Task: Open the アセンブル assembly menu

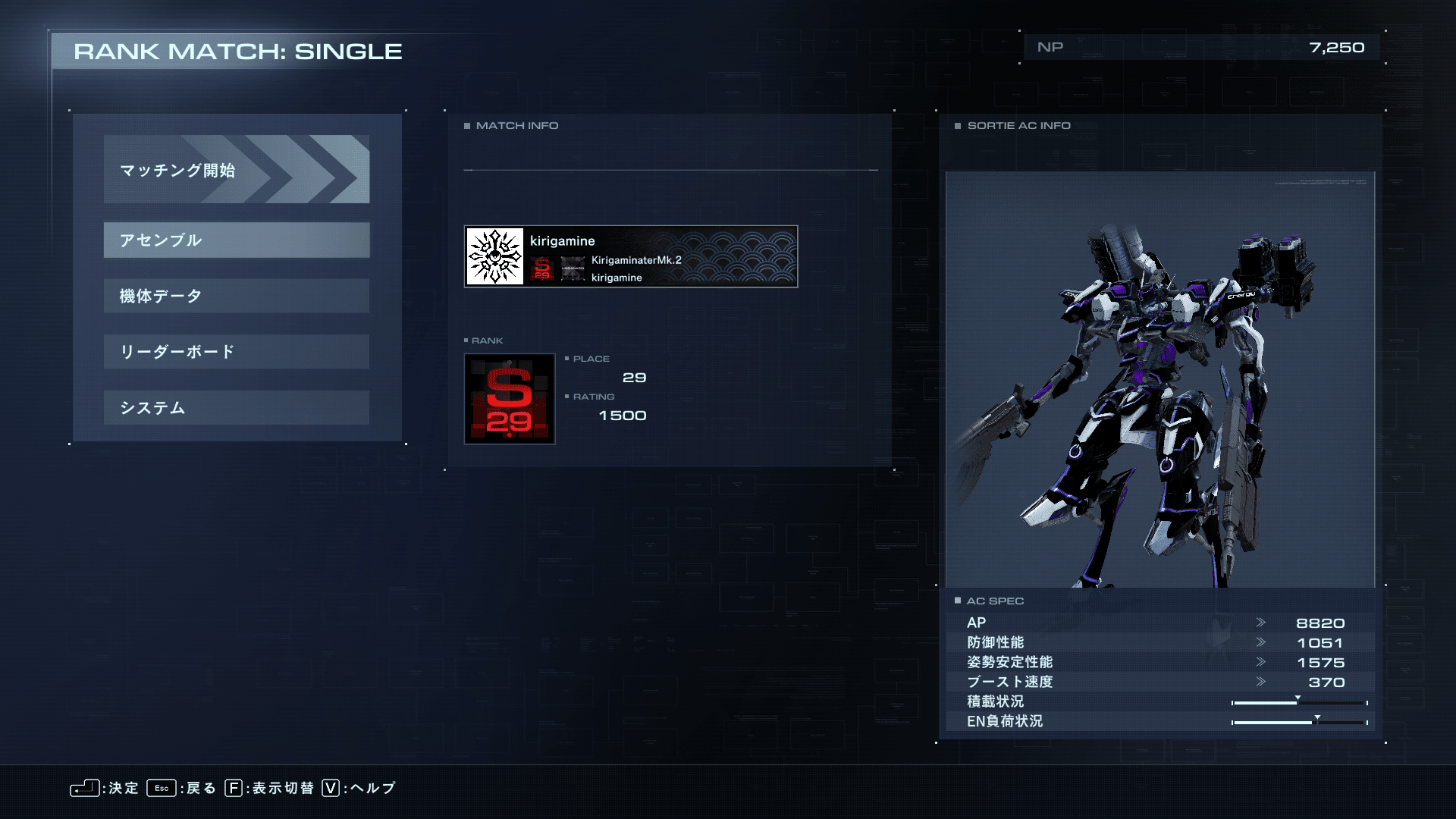Action: (236, 240)
